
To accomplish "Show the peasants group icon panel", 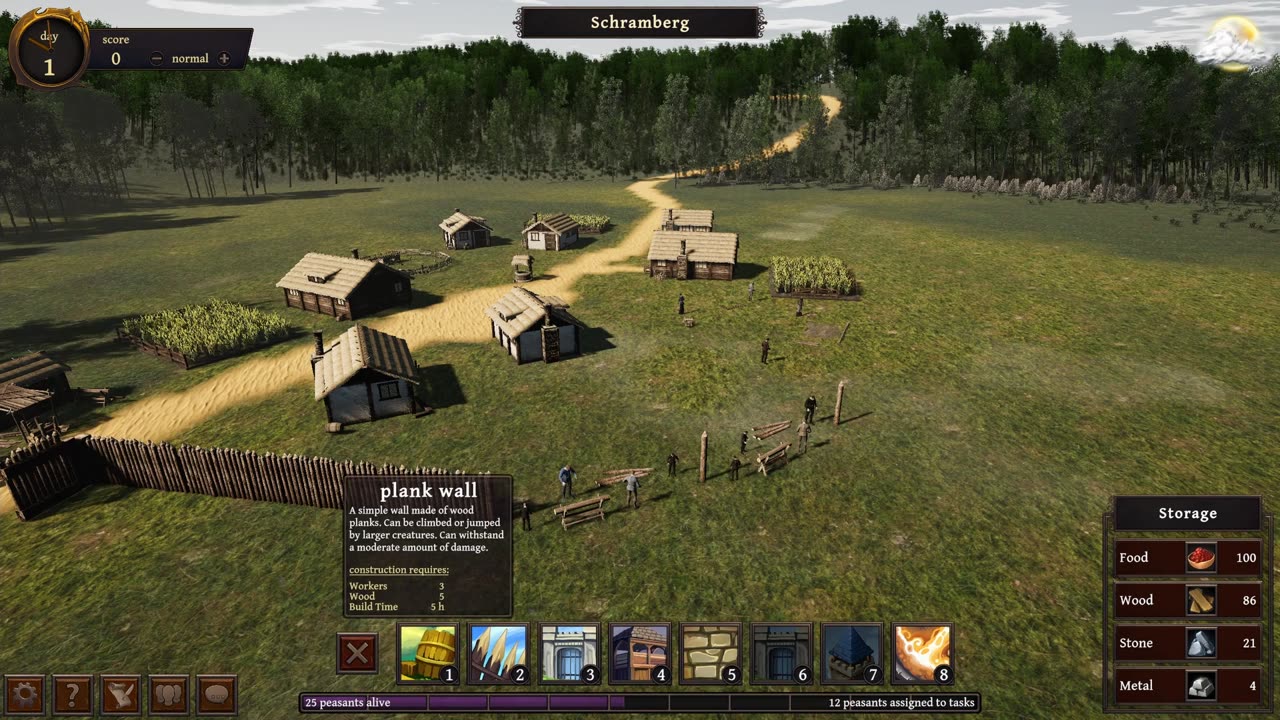I will pos(169,694).
